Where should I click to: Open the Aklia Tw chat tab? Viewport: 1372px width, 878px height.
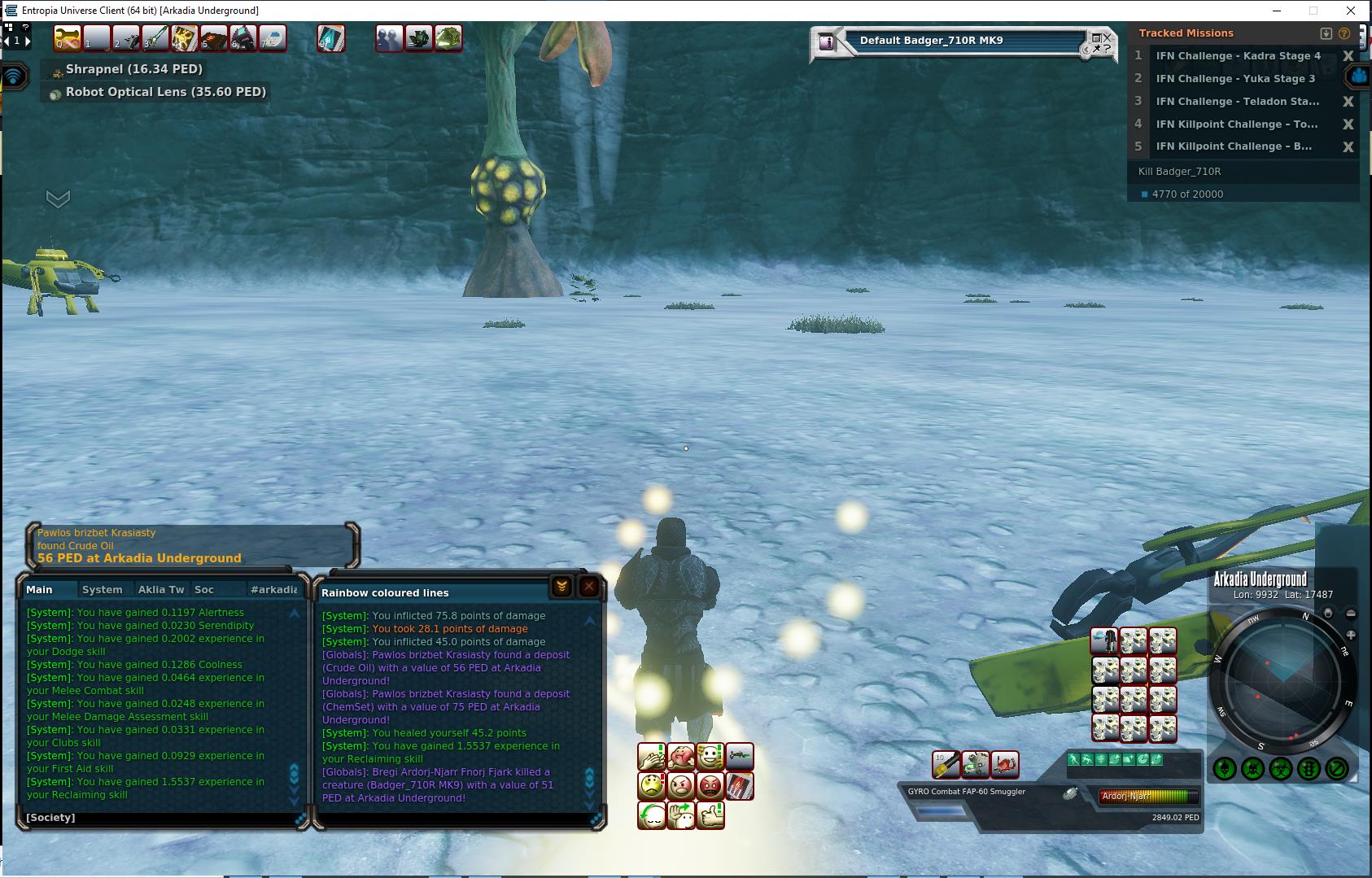pyautogui.click(x=161, y=589)
